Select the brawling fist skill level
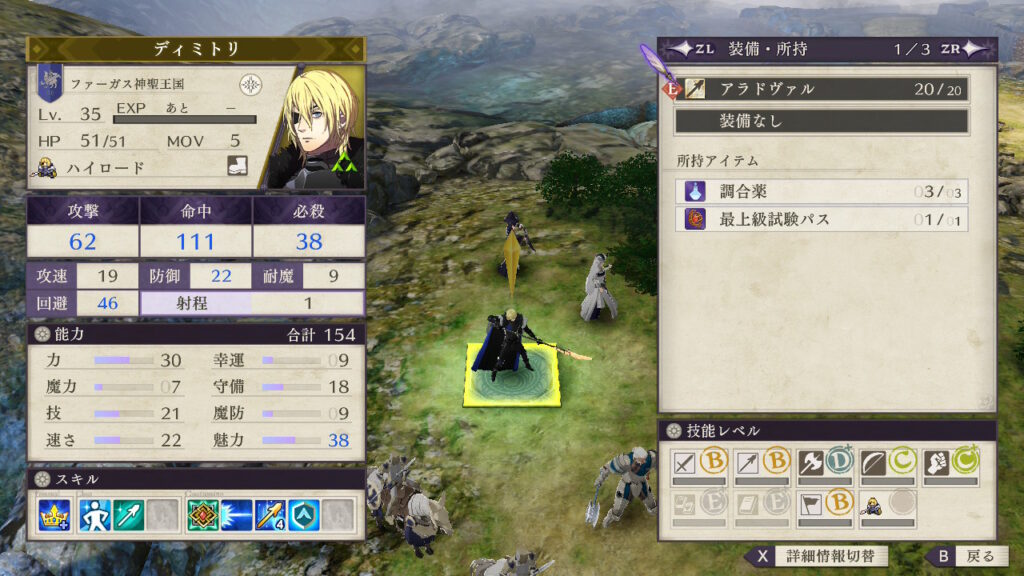The width and height of the screenshot is (1024, 576). 949,464
